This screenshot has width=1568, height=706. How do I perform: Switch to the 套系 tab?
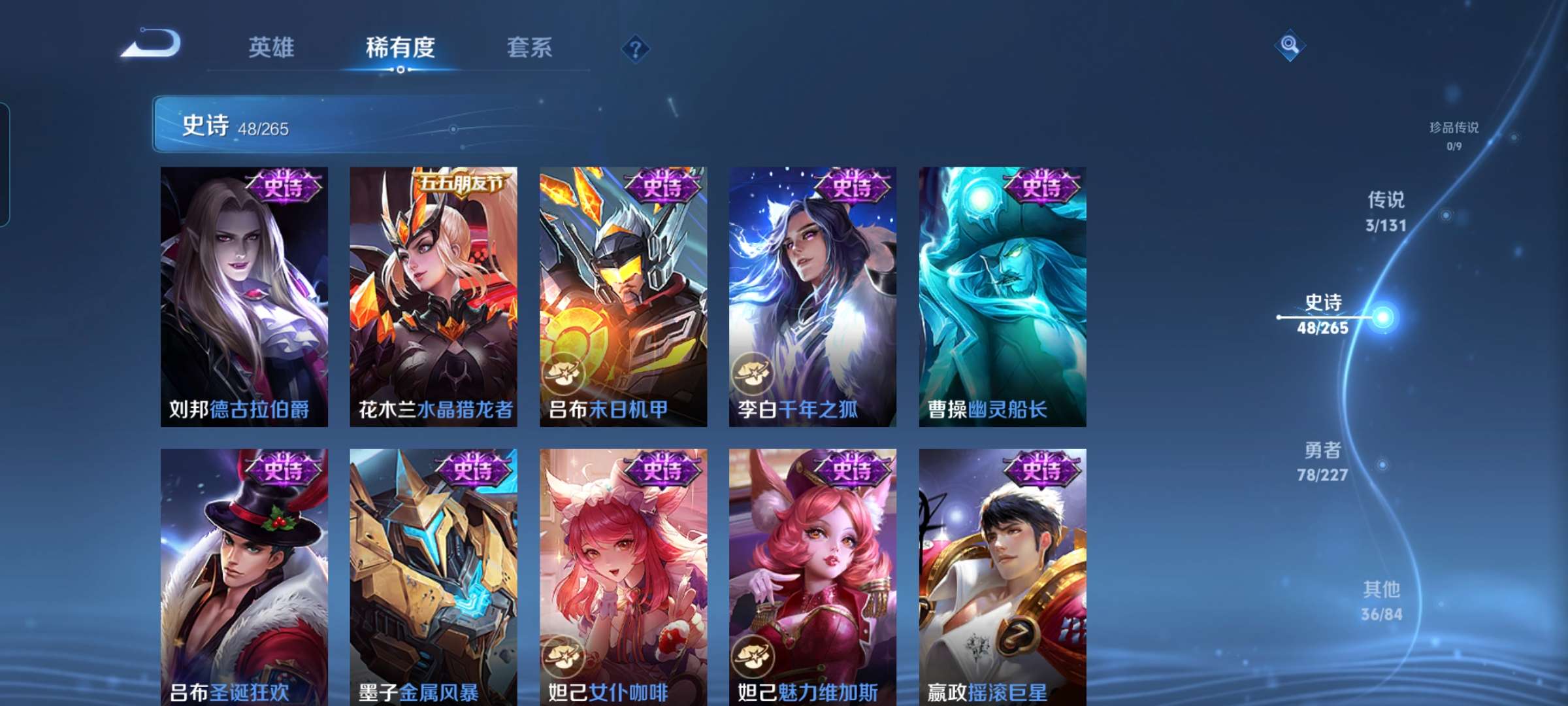(531, 47)
